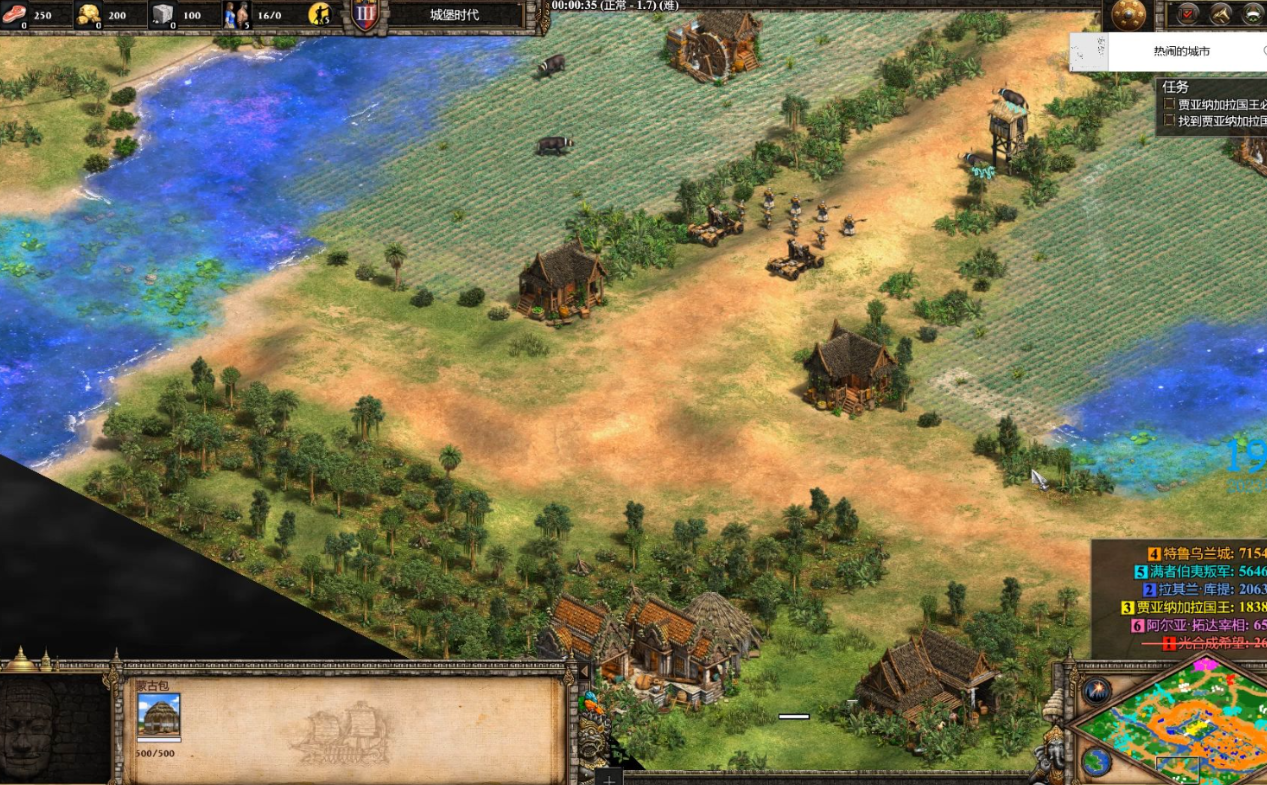Image resolution: width=1267 pixels, height=785 pixels.
Task: Click the idle villager yellow icon
Action: (x=320, y=14)
